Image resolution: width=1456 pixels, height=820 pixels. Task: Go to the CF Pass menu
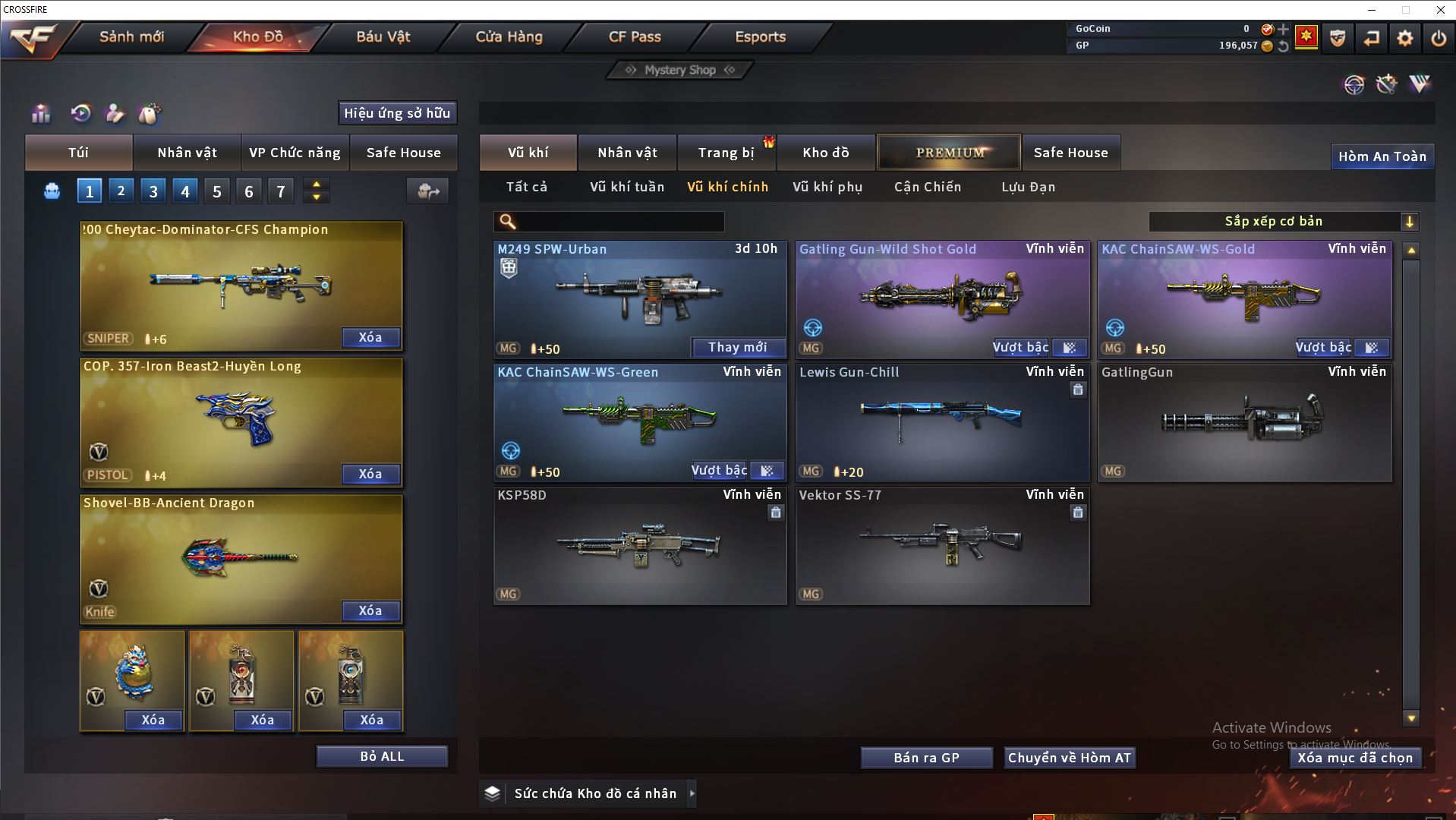click(635, 36)
